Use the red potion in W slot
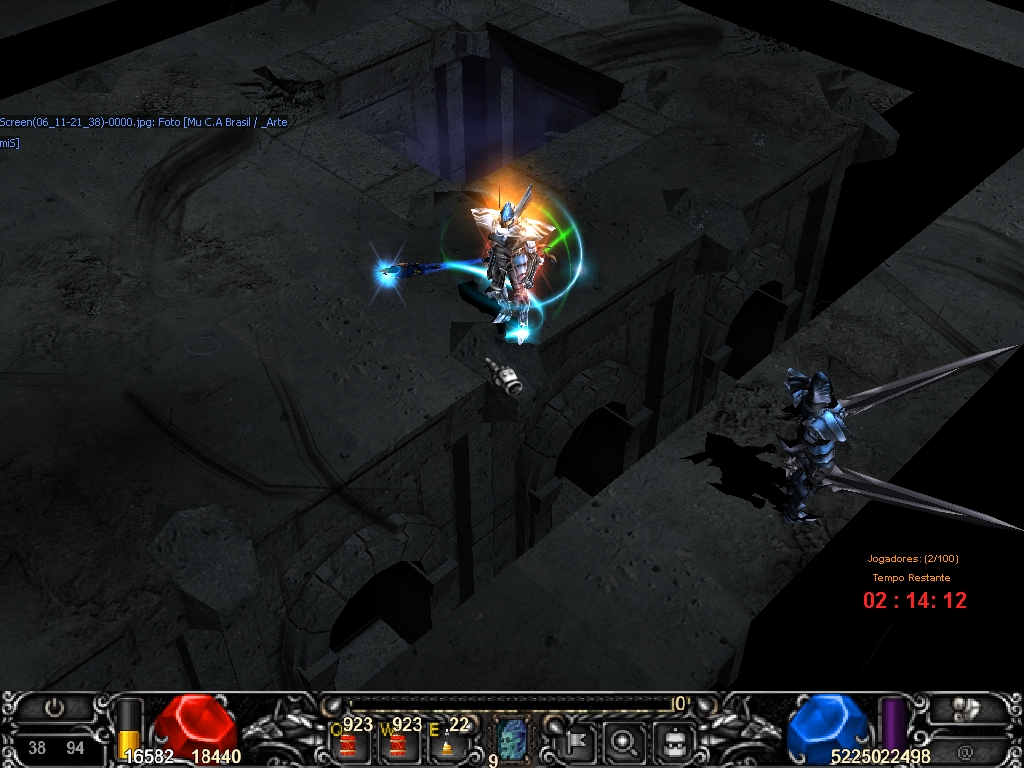This screenshot has width=1024, height=768. pos(397,744)
